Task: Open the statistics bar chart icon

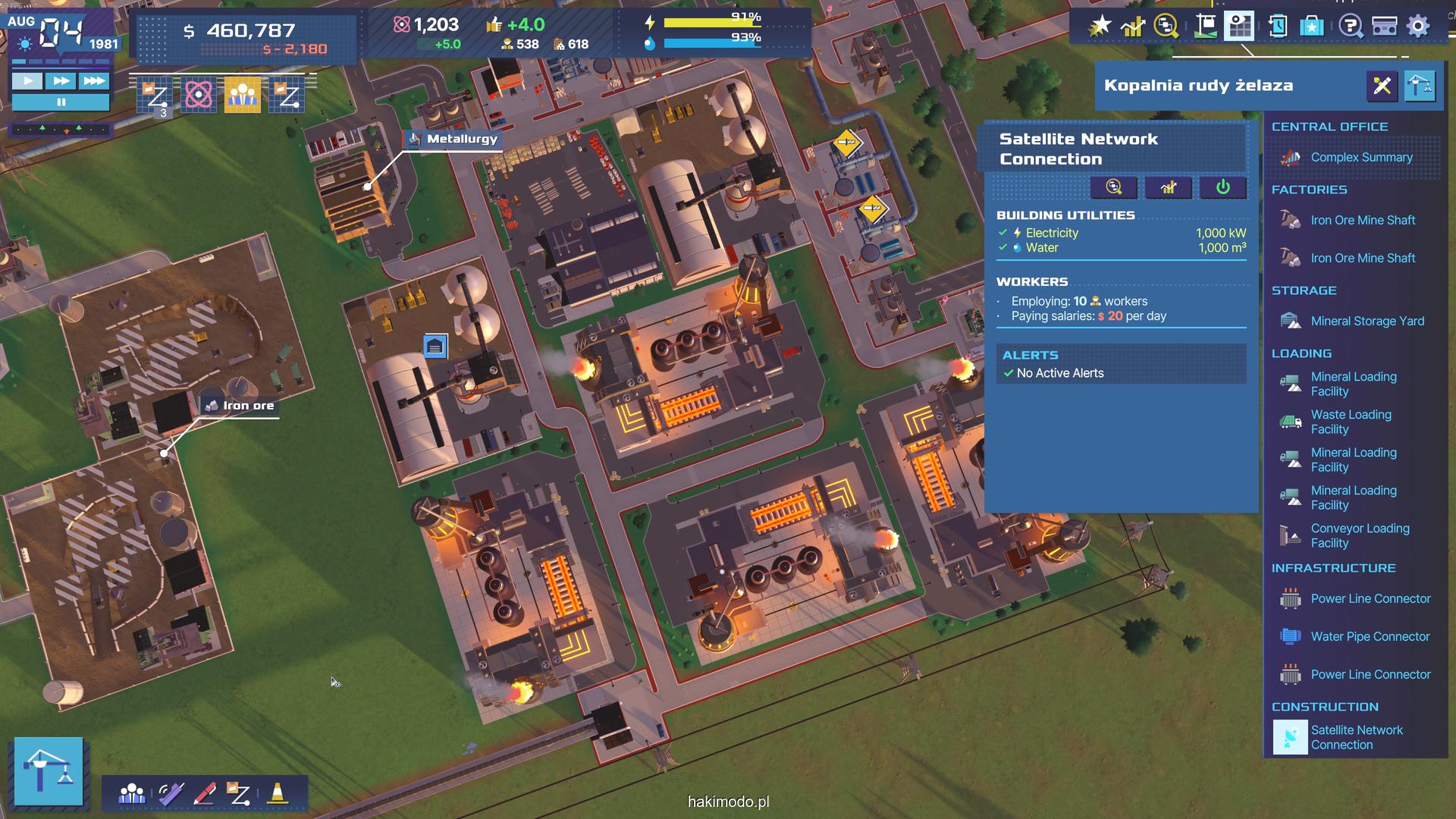Action: click(x=1133, y=27)
